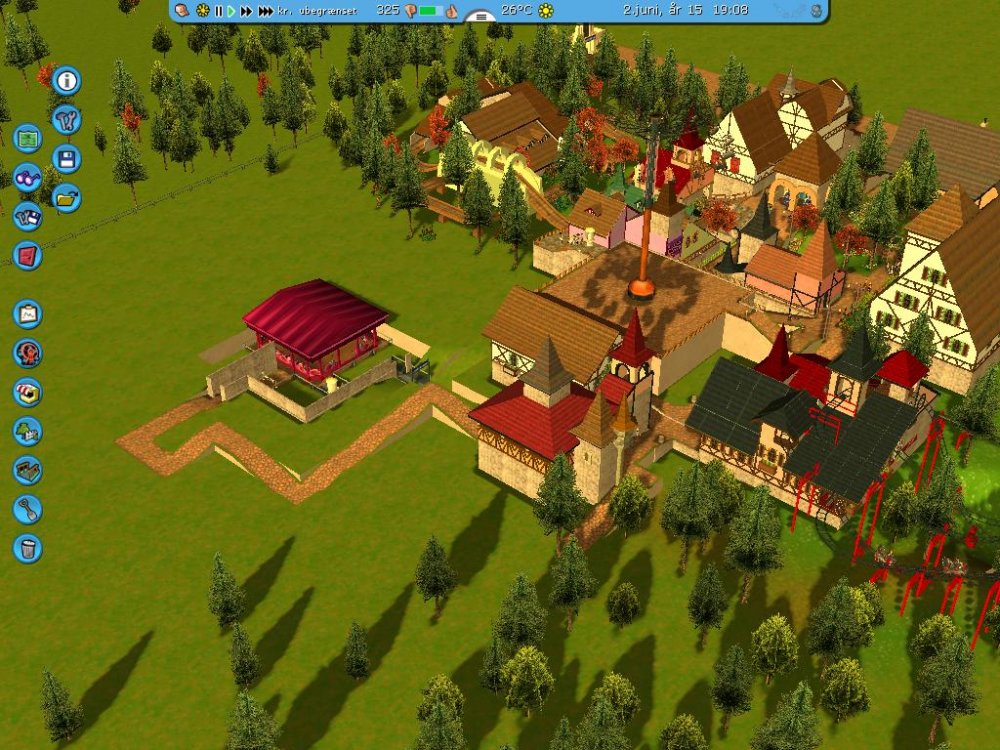Set game speed to double fast-forward
The image size is (1000, 750).
pyautogui.click(x=246, y=11)
